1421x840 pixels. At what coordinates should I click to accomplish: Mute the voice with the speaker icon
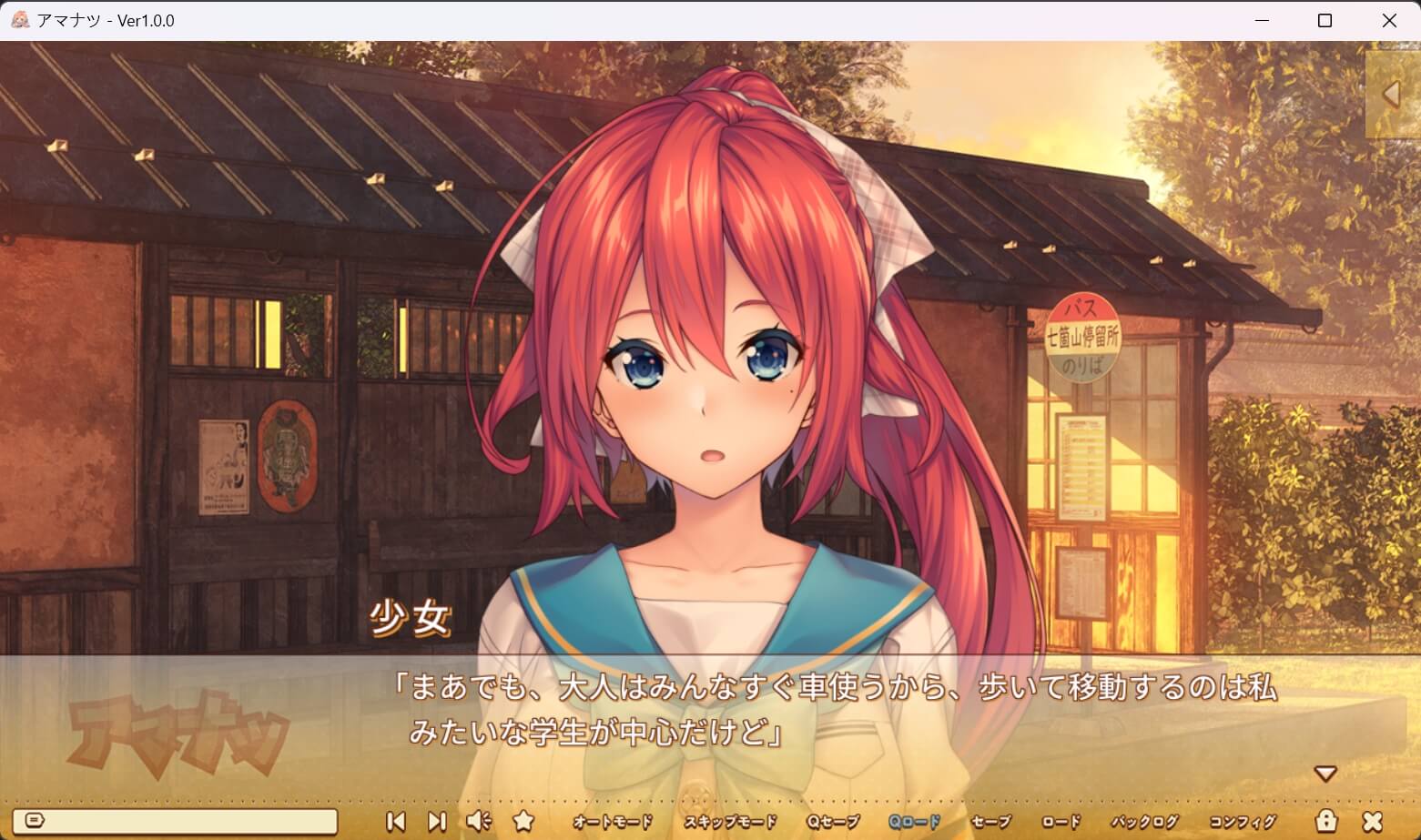coord(480,820)
